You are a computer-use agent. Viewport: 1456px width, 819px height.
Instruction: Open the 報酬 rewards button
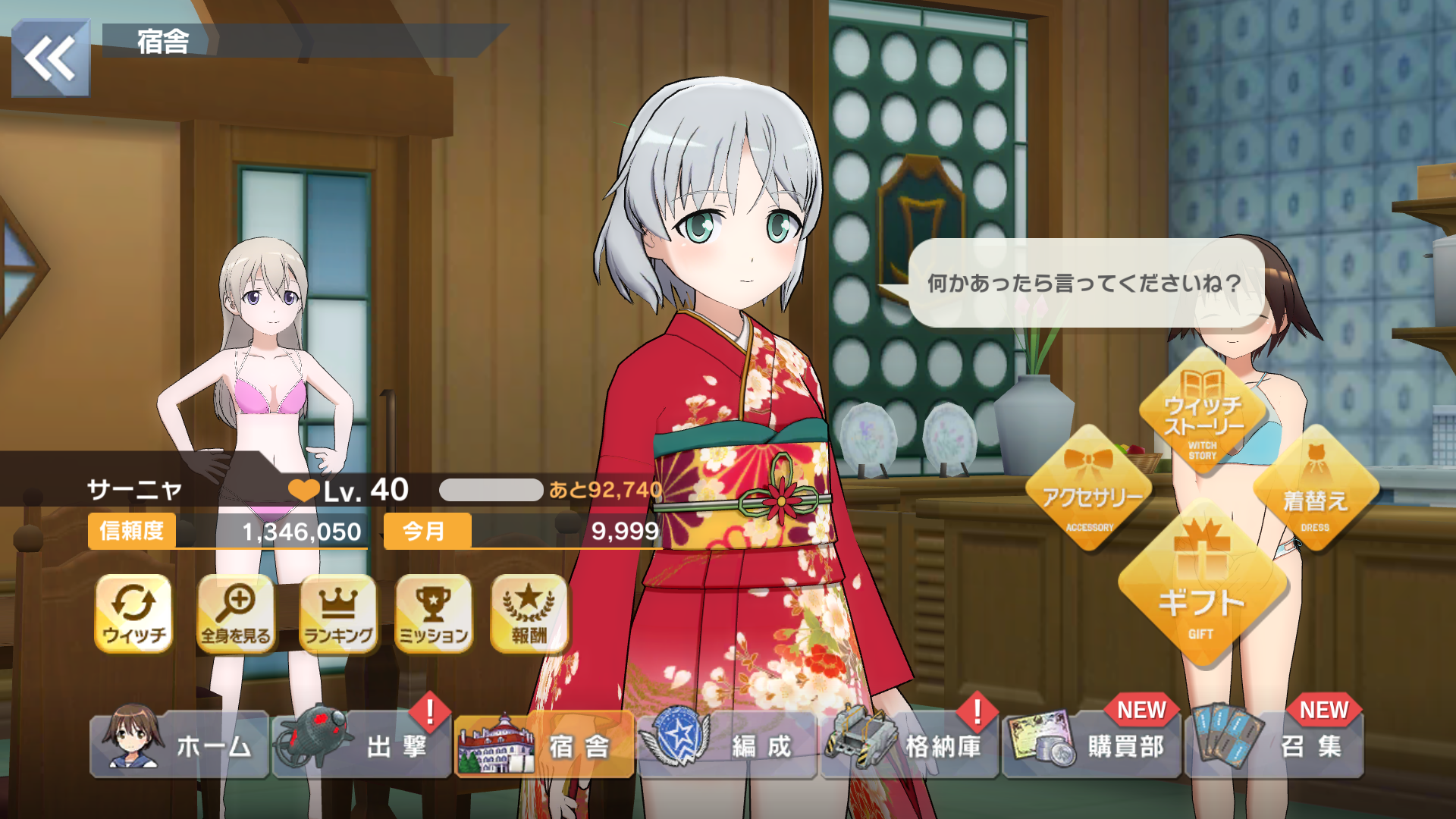coord(529,613)
